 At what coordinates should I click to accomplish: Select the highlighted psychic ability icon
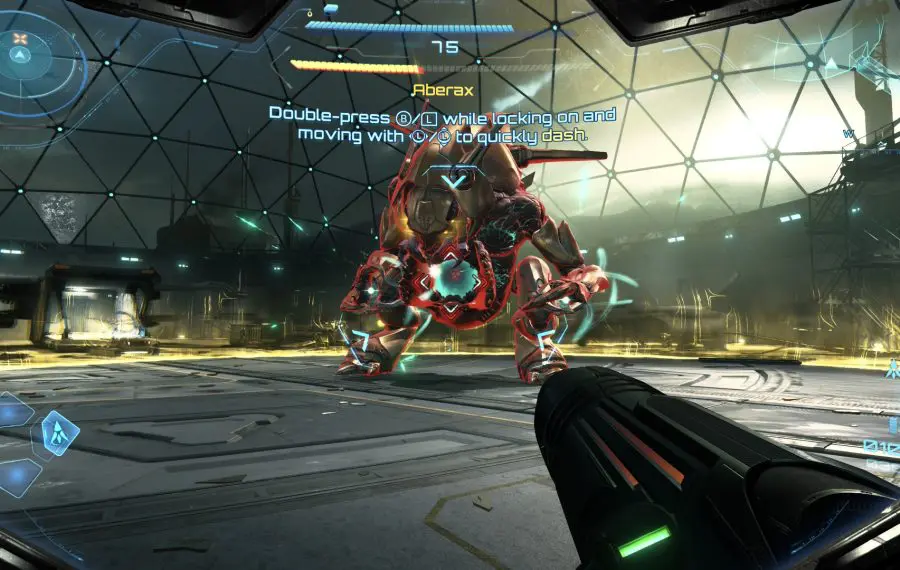pyautogui.click(x=60, y=433)
